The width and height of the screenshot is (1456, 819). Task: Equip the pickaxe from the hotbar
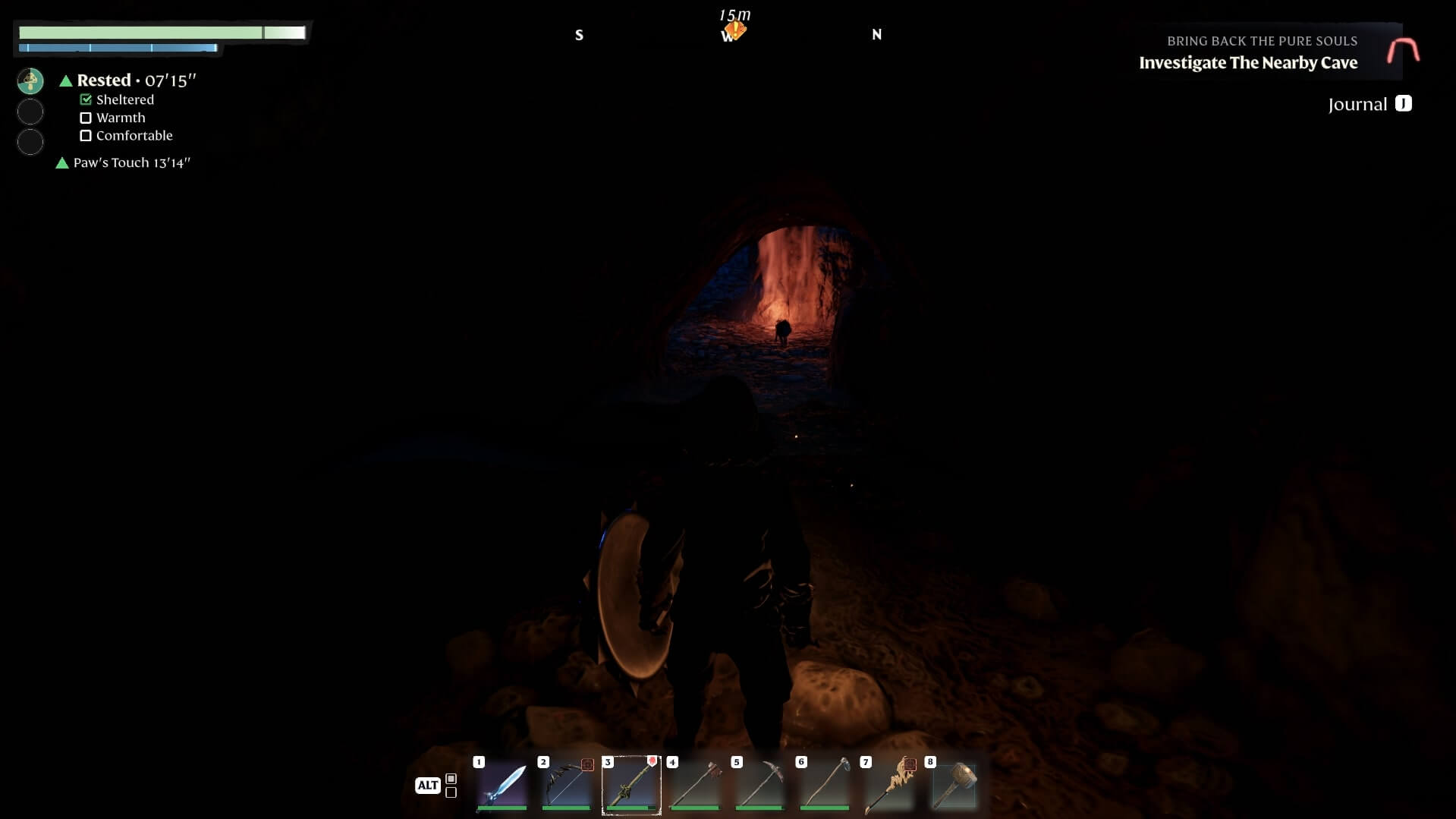pyautogui.click(x=759, y=785)
